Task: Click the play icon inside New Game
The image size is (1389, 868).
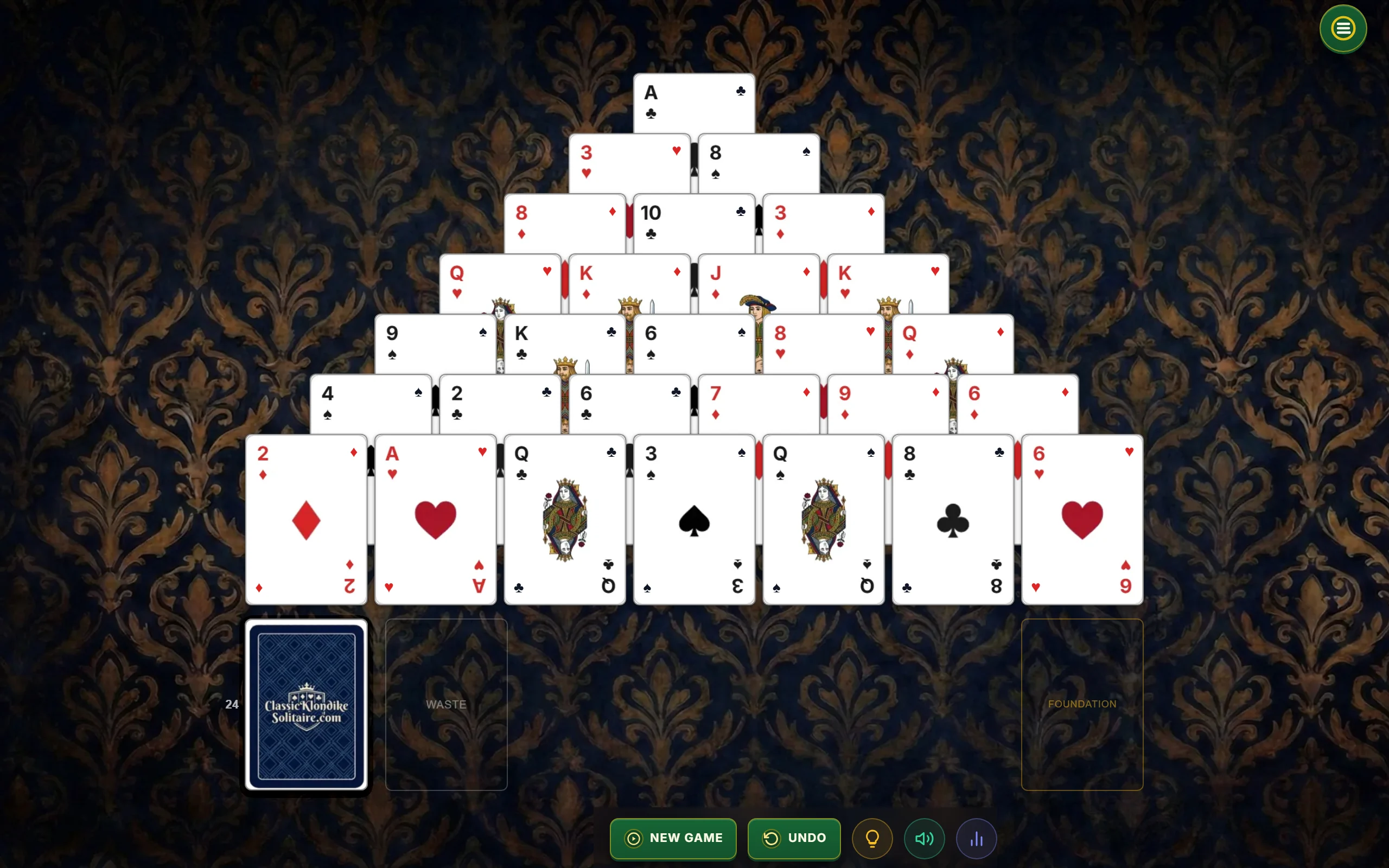Action: tap(633, 838)
